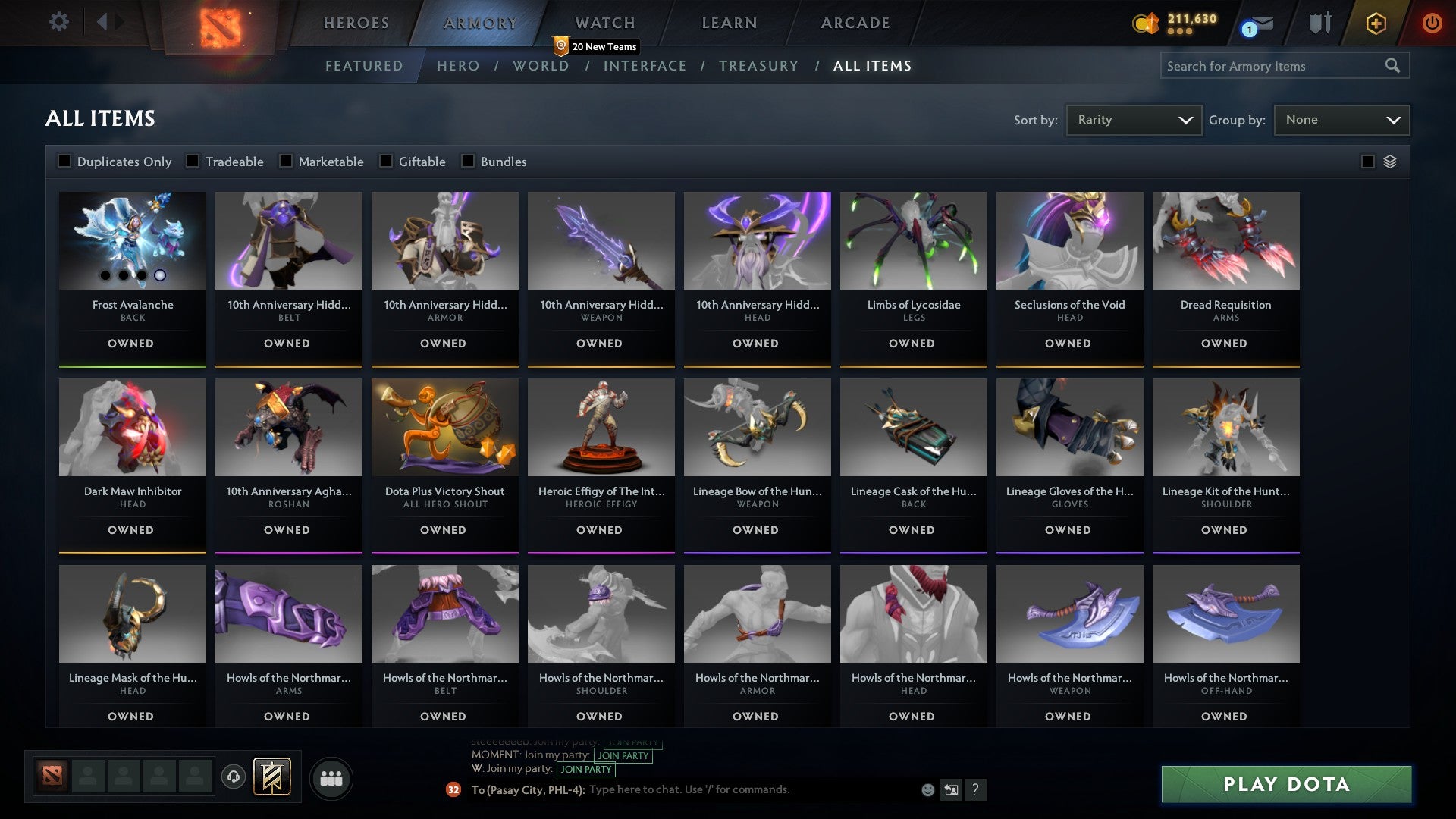Check the Marketable filter
Screen dimensions: 1456x819
pyautogui.click(x=285, y=161)
